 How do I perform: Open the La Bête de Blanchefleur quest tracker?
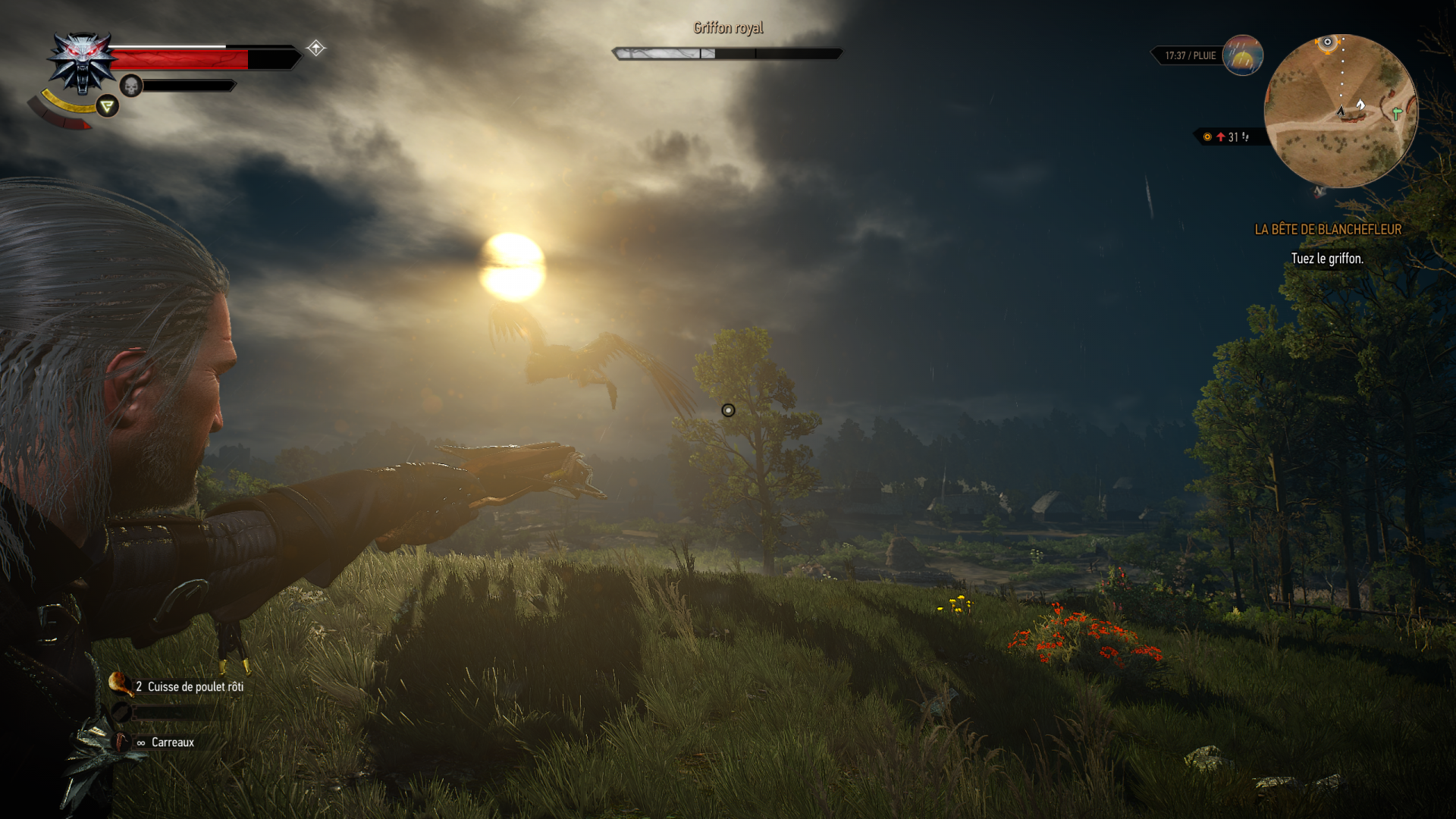1328,229
